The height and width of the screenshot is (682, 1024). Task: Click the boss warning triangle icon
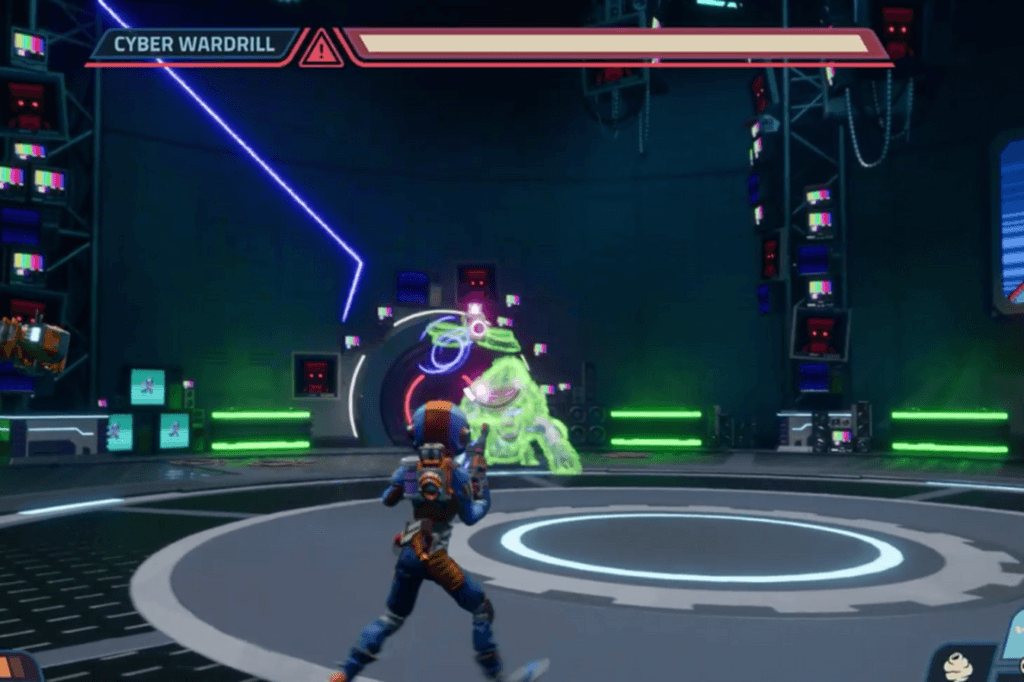321,47
